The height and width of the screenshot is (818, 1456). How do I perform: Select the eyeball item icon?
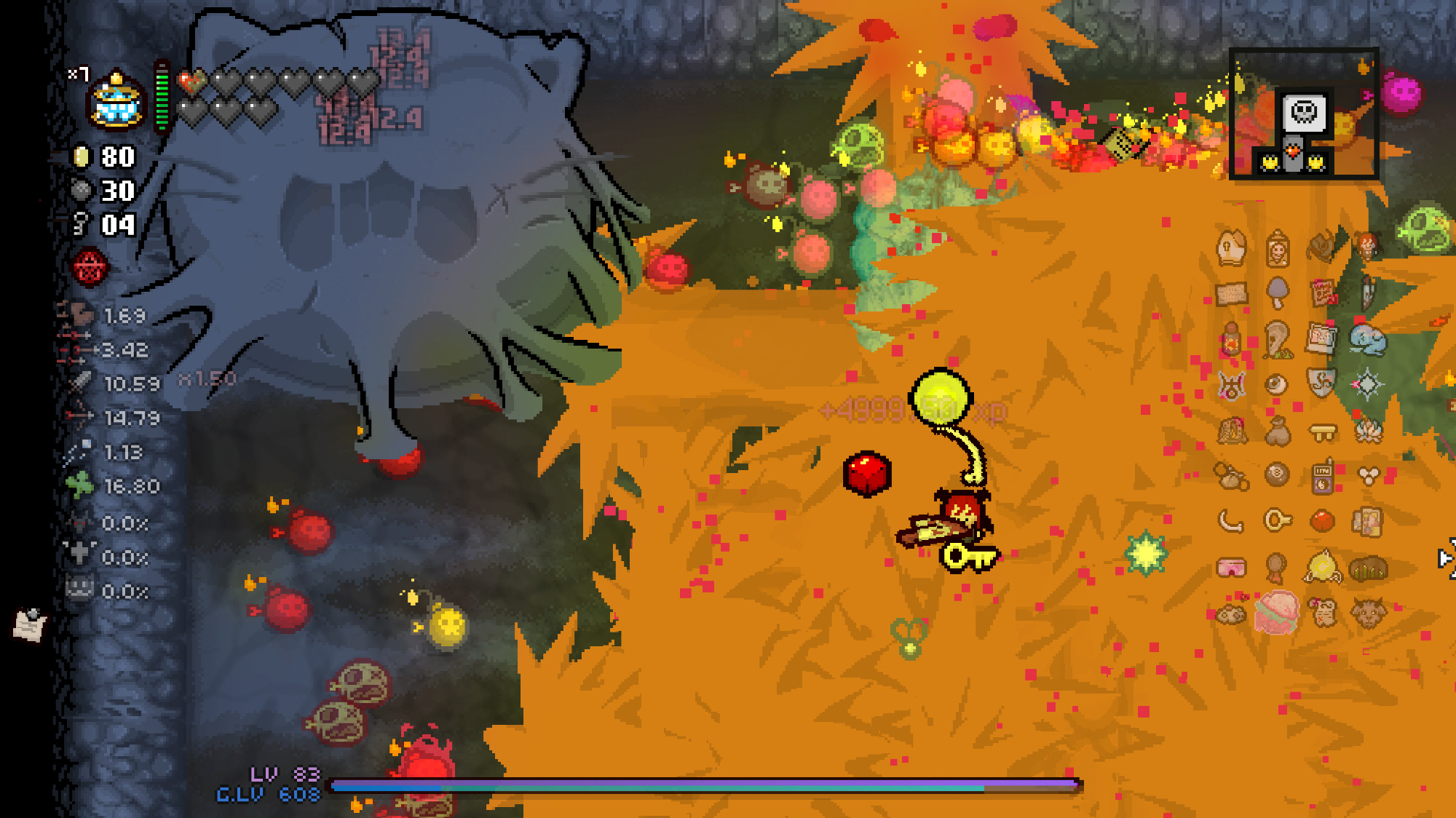[x=1275, y=384]
